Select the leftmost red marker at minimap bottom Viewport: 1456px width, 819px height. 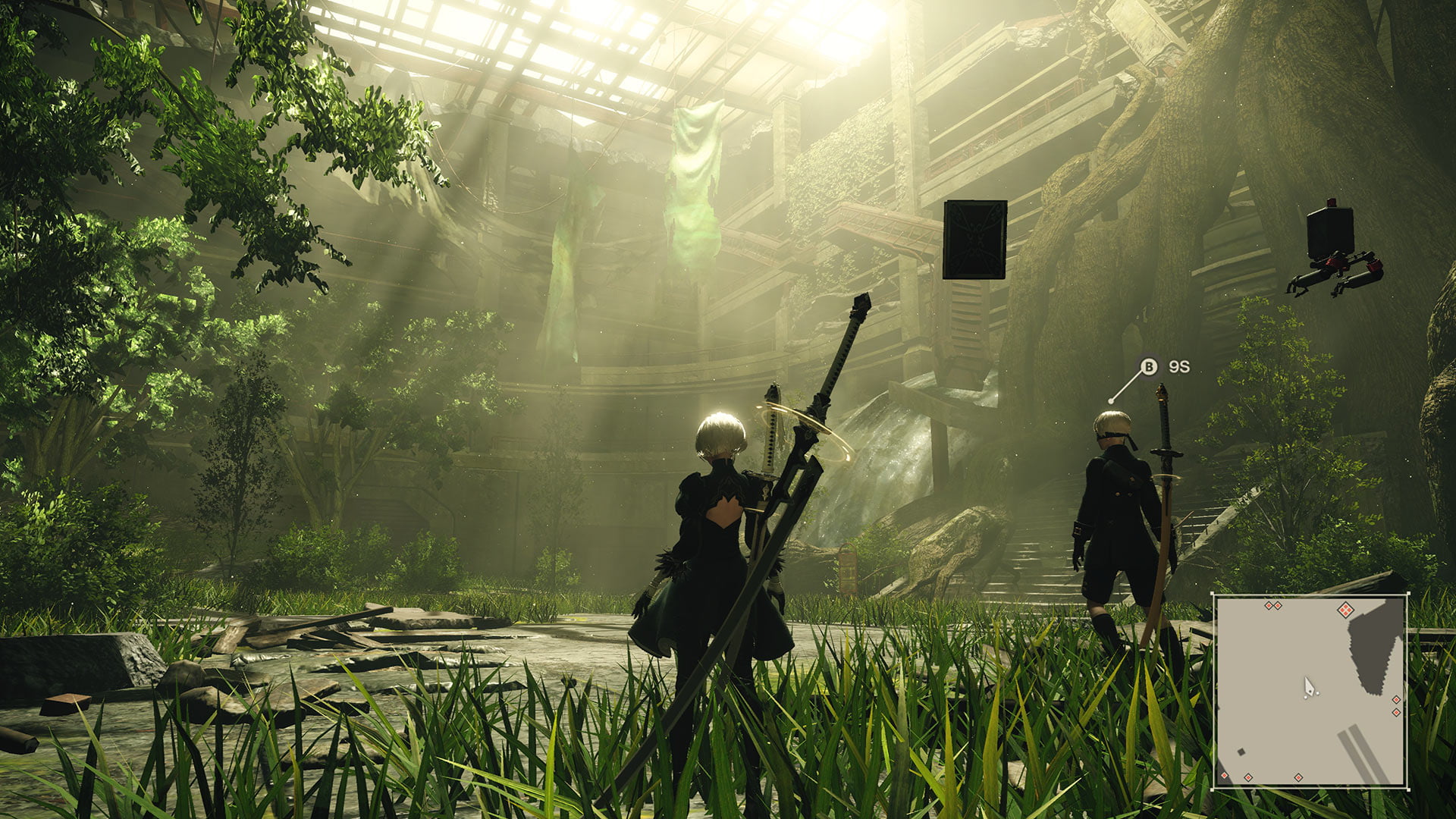point(1224,776)
